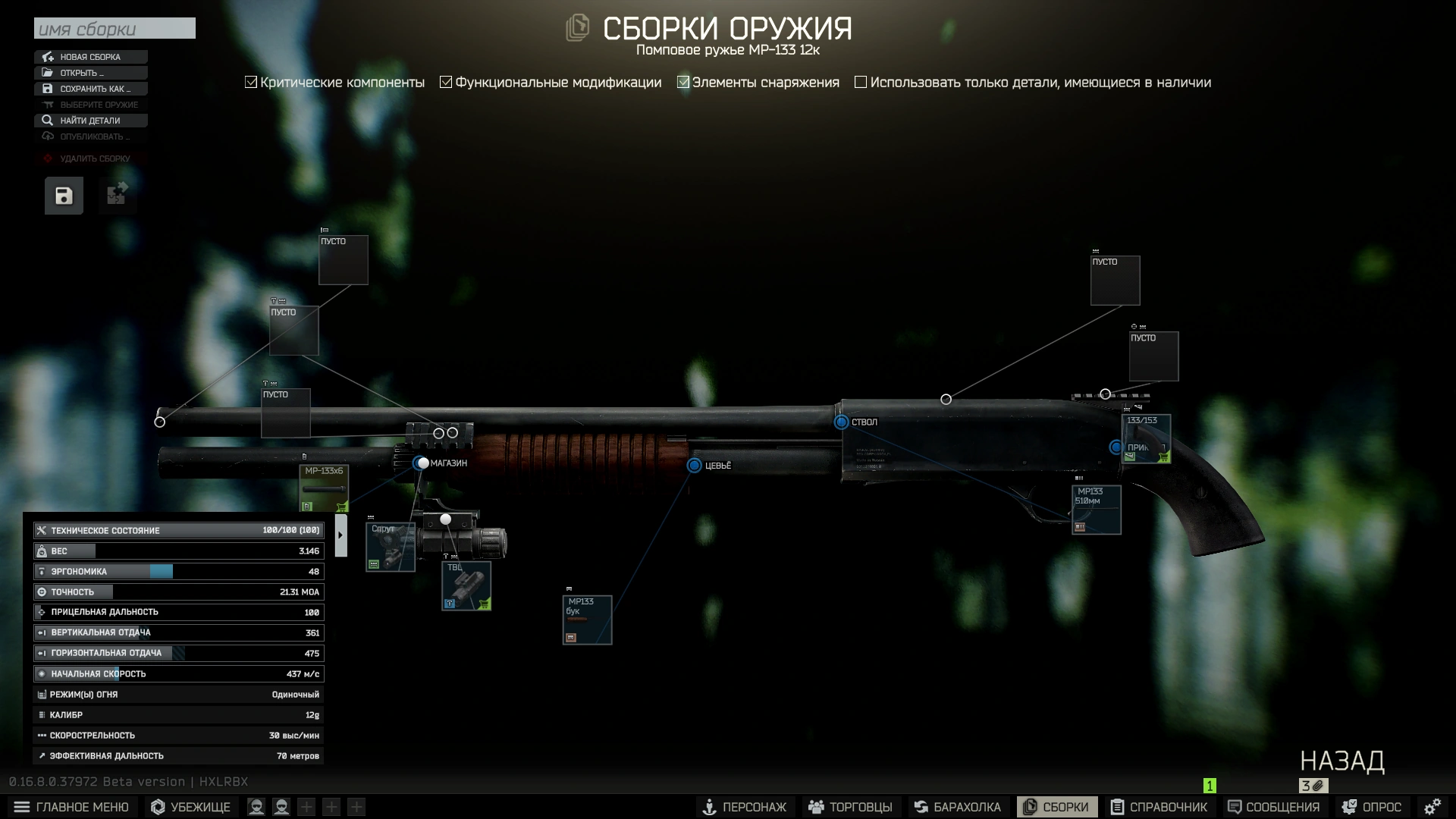The width and height of the screenshot is (1456, 819).
Task: Open game settings via the gear icon
Action: tap(1432, 806)
